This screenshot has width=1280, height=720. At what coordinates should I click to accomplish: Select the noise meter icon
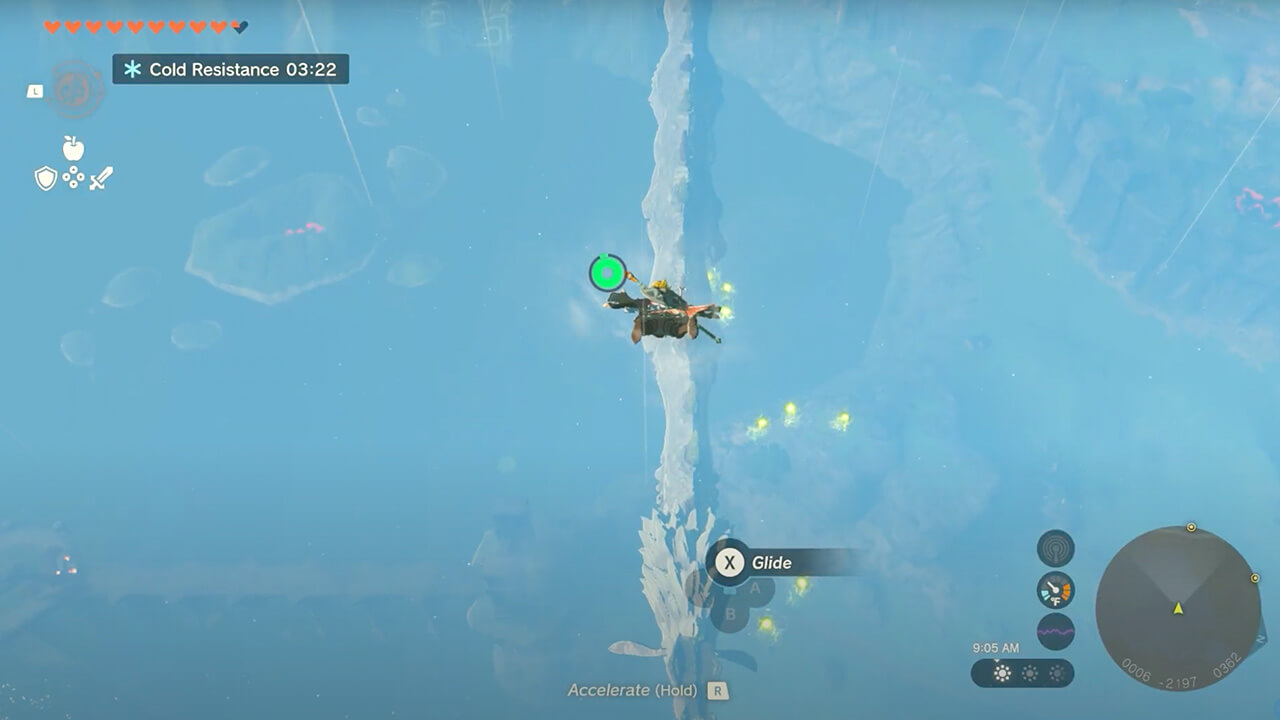pyautogui.click(x=1055, y=631)
